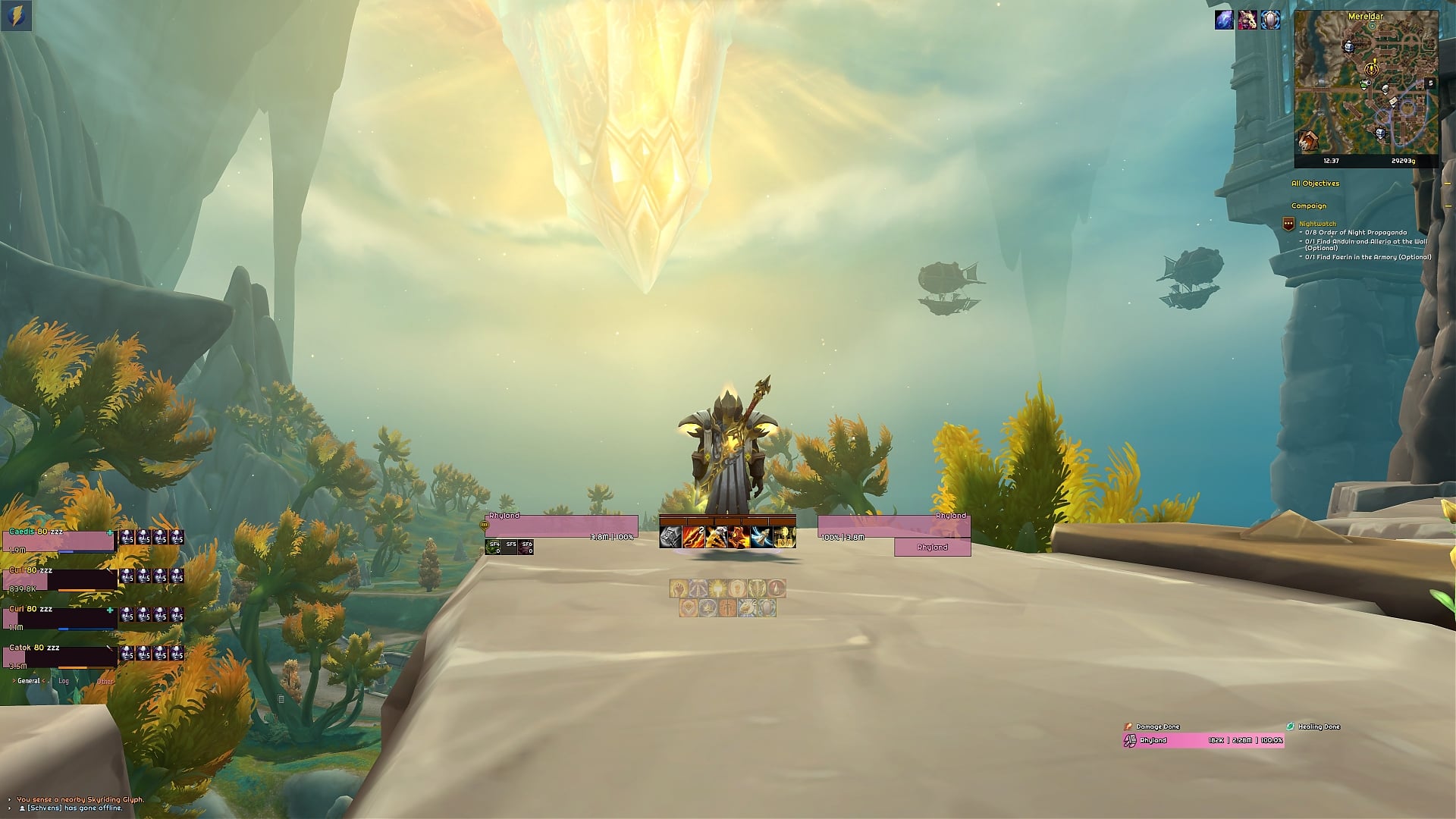The width and height of the screenshot is (1456, 819).
Task: Collapse the All Objectives section with its dash
Action: click(1448, 184)
